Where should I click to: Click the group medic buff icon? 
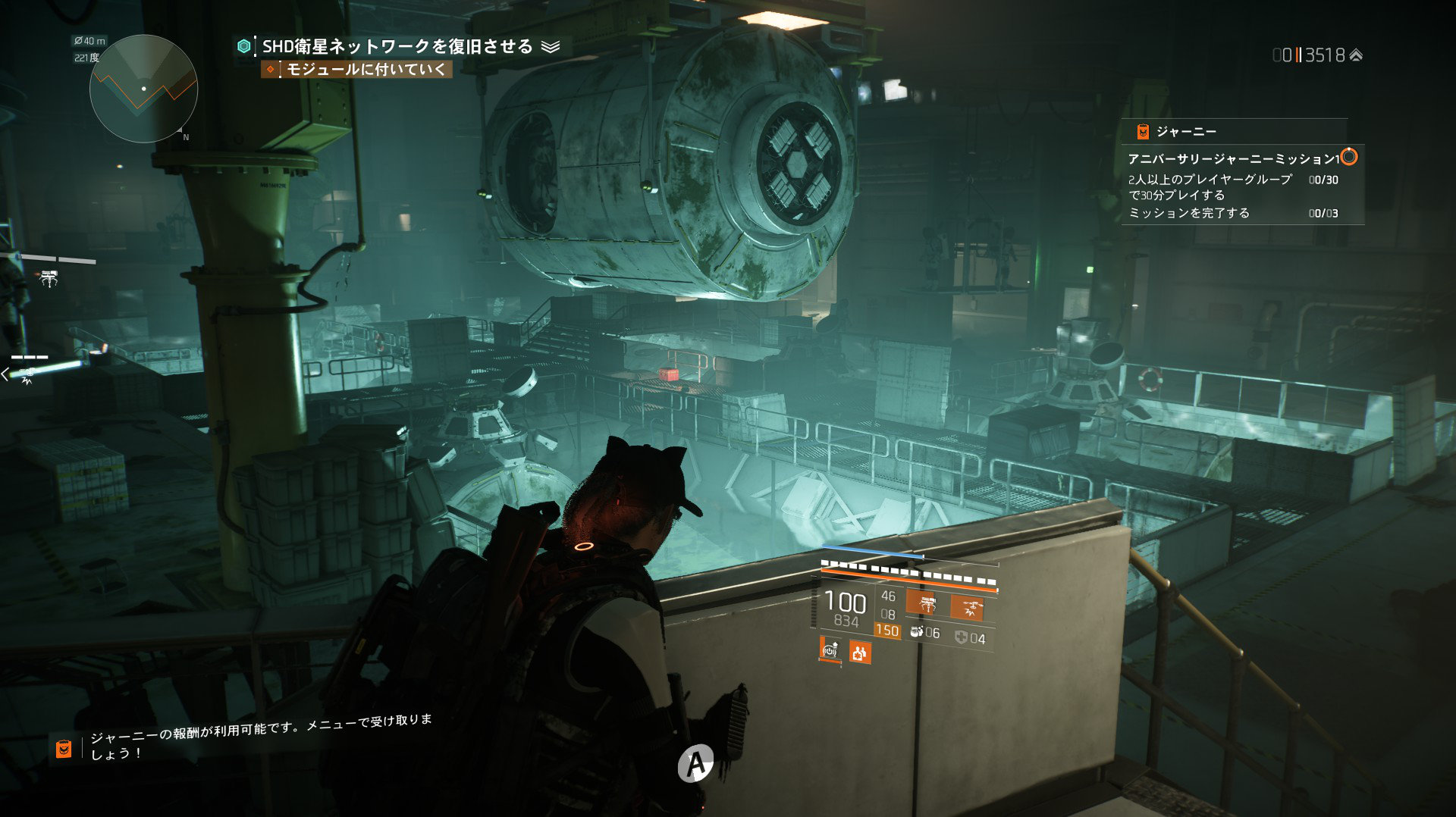click(859, 652)
